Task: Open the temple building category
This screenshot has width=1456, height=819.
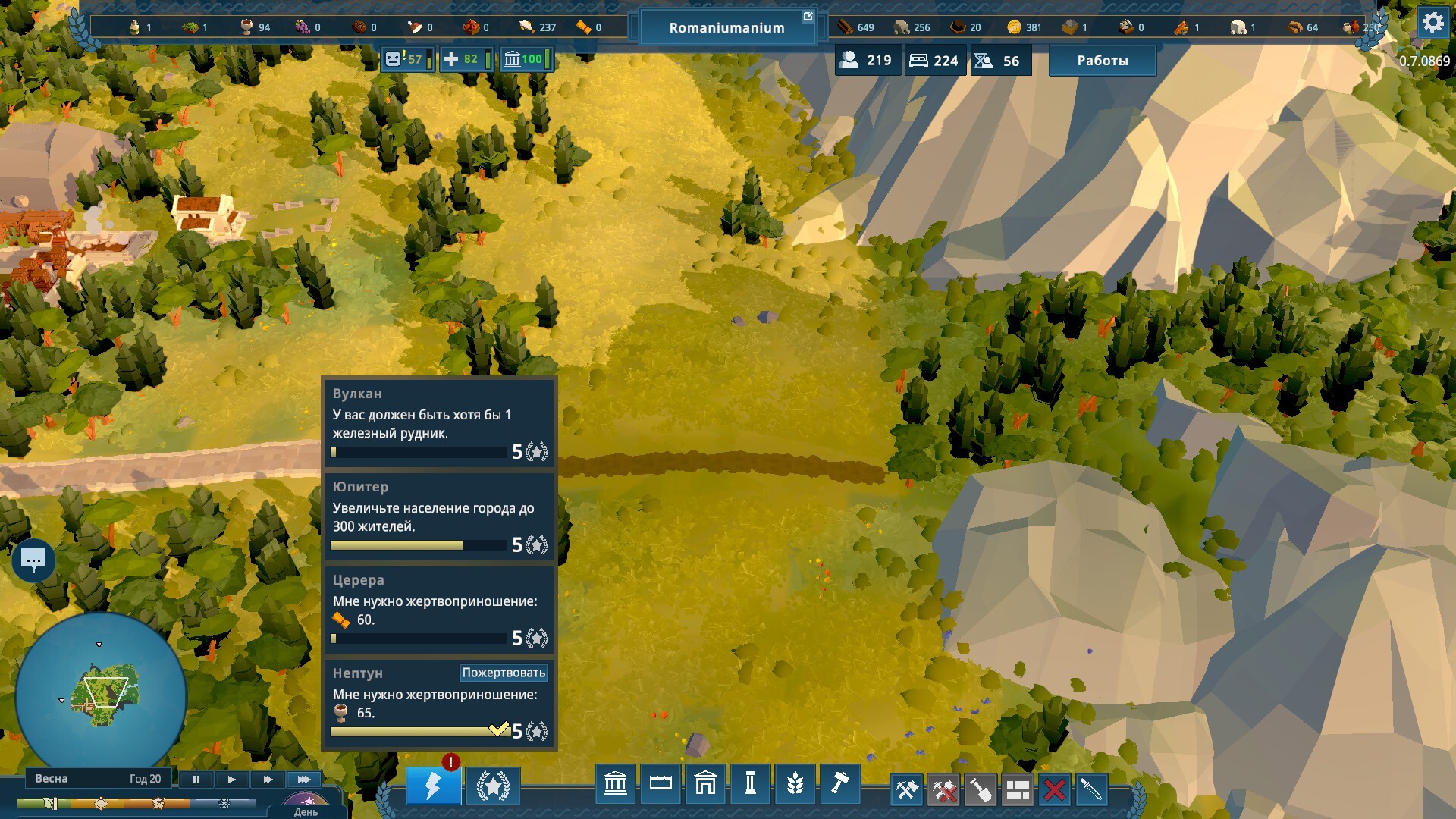Action: tap(615, 783)
